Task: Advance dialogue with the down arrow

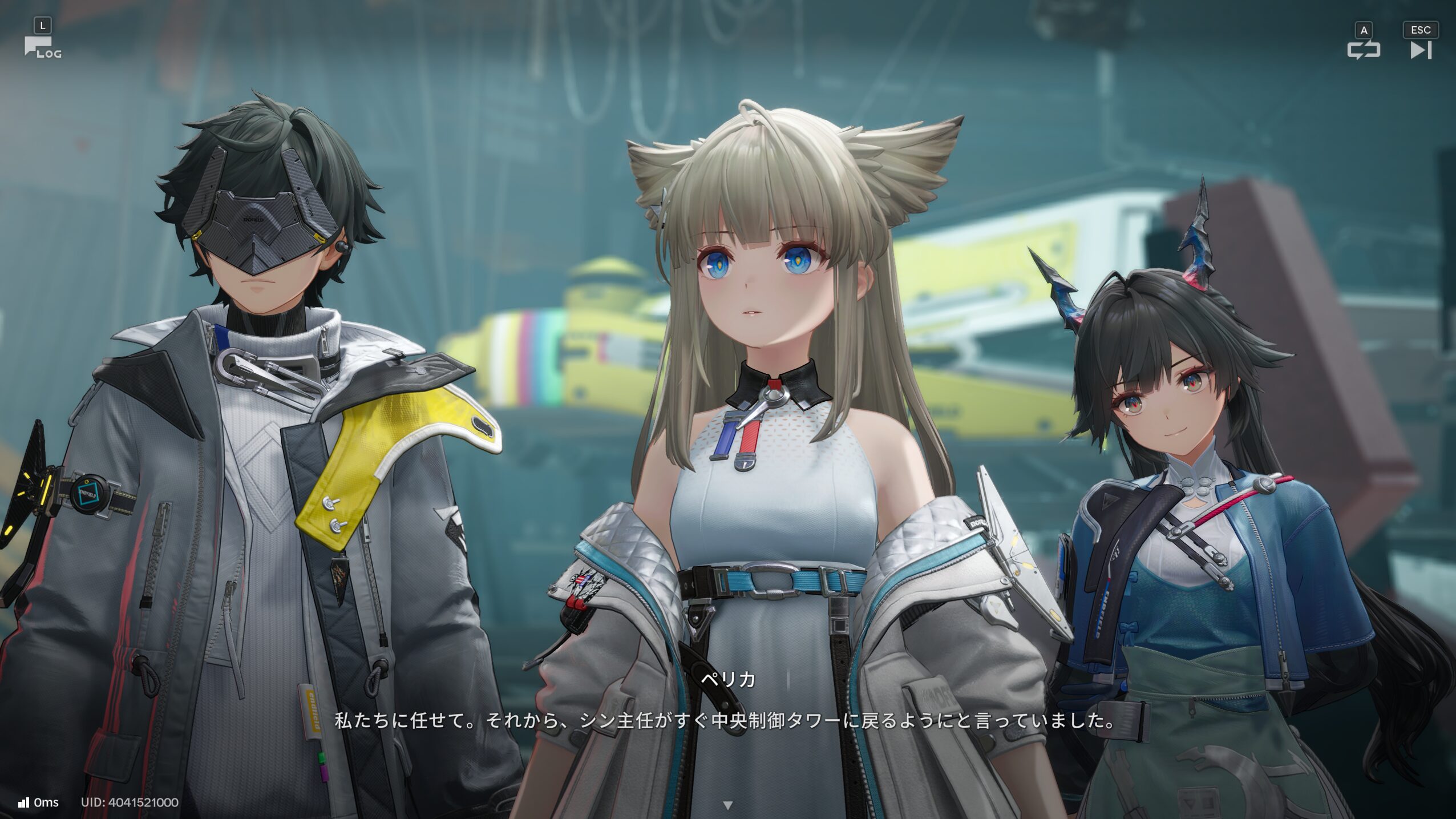Action: [x=727, y=805]
